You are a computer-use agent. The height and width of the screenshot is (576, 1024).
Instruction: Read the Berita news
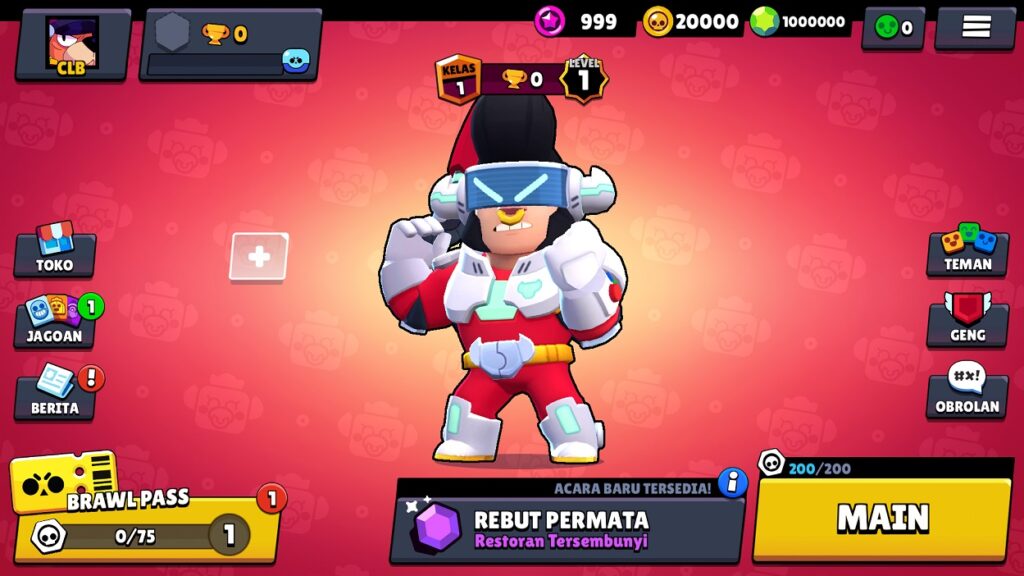[x=55, y=393]
